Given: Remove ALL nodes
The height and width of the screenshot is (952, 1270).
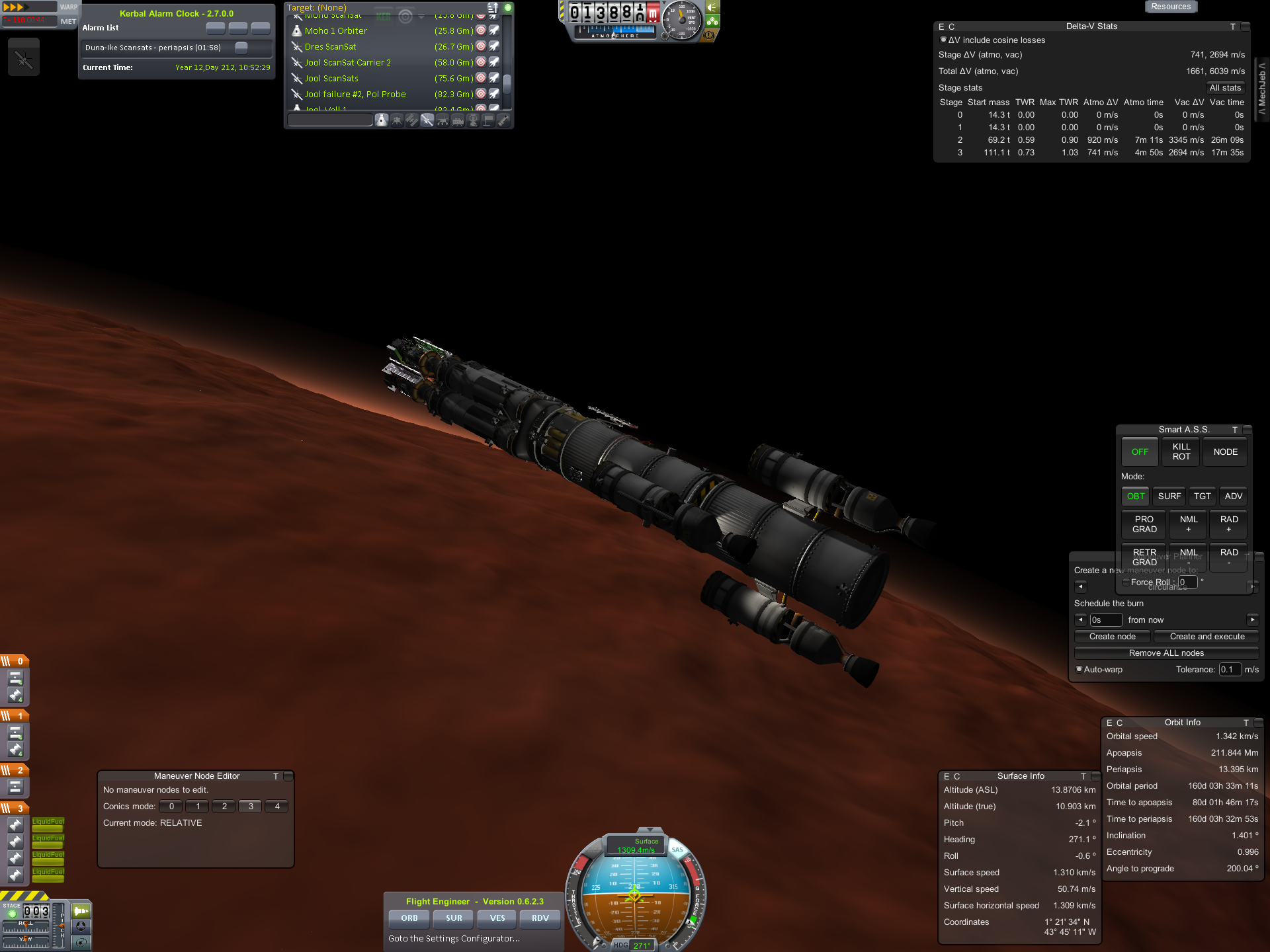Looking at the screenshot, I should (x=1166, y=653).
